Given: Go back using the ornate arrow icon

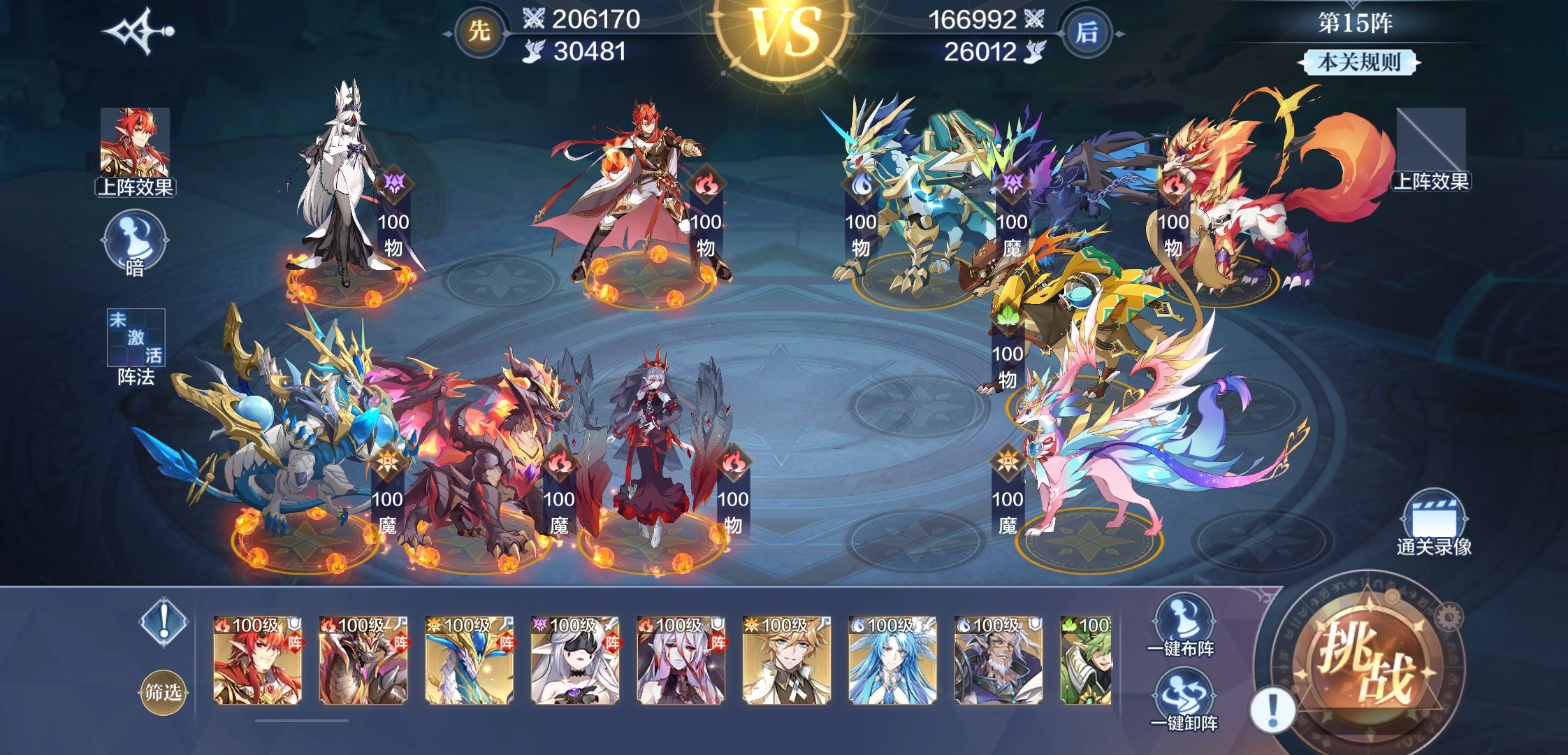Looking at the screenshot, I should point(138,31).
